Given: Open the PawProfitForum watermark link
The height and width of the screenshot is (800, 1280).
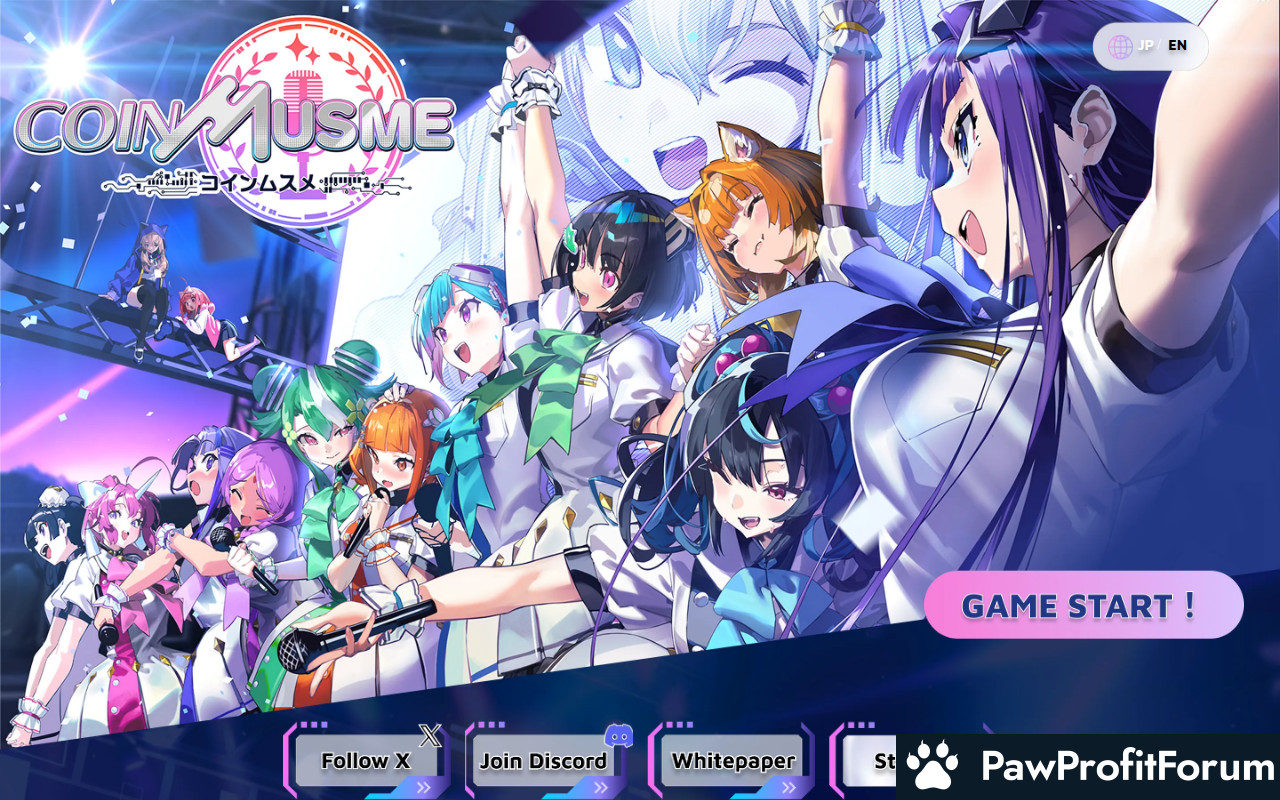Looking at the screenshot, I should coord(1088,767).
